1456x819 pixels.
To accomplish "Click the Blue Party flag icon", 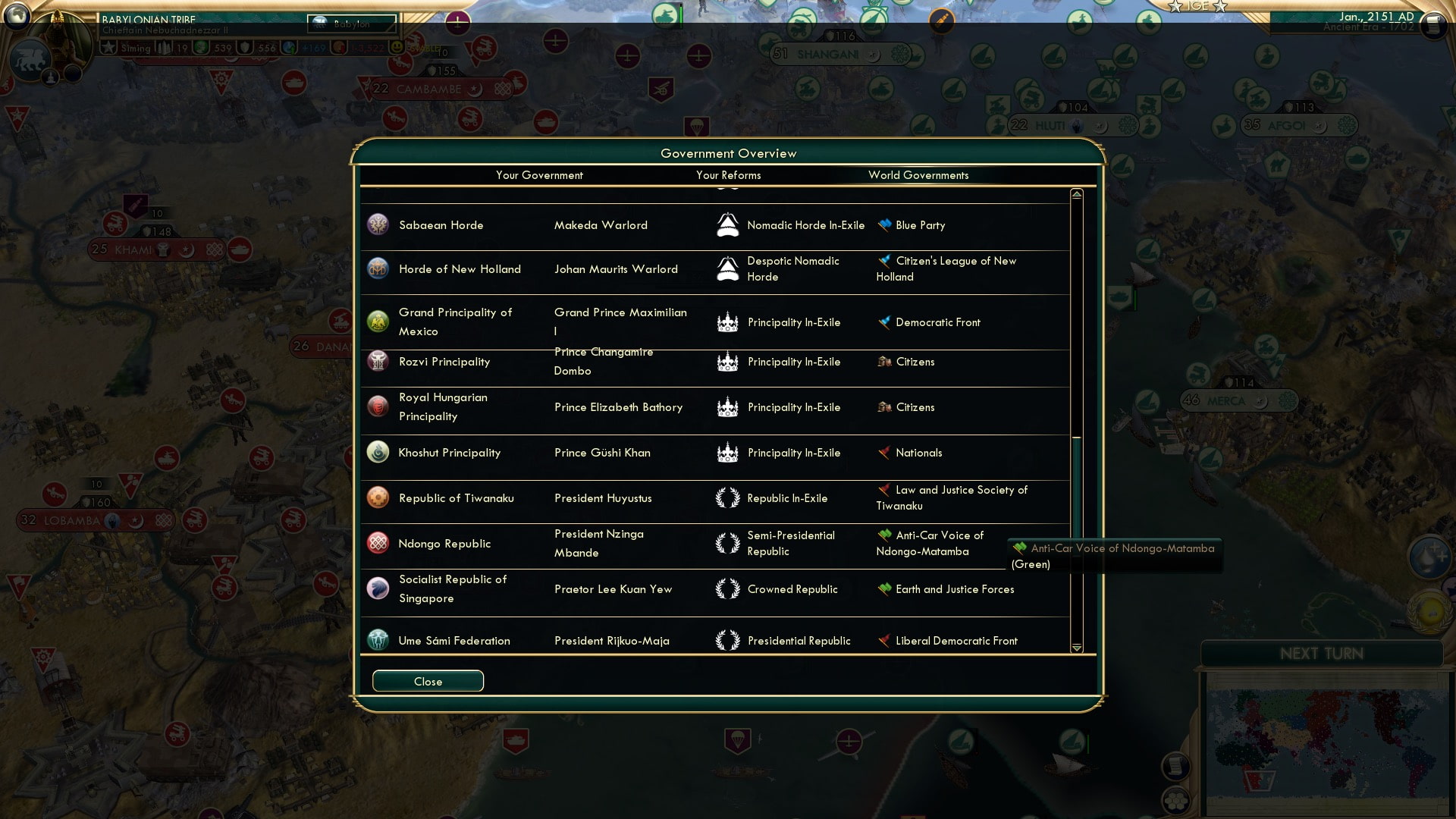I will point(885,224).
